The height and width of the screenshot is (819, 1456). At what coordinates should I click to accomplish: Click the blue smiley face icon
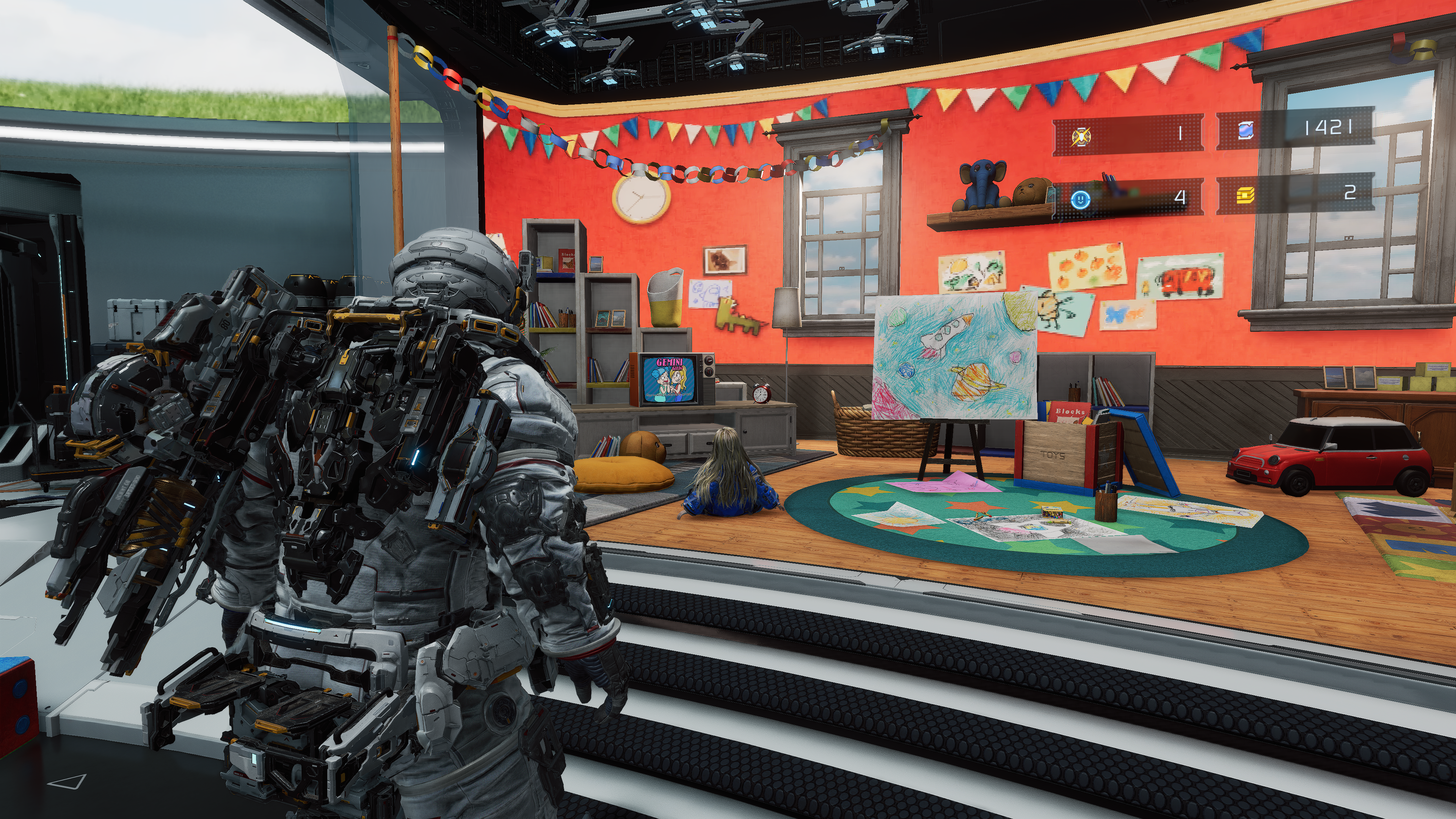pyautogui.click(x=1080, y=198)
